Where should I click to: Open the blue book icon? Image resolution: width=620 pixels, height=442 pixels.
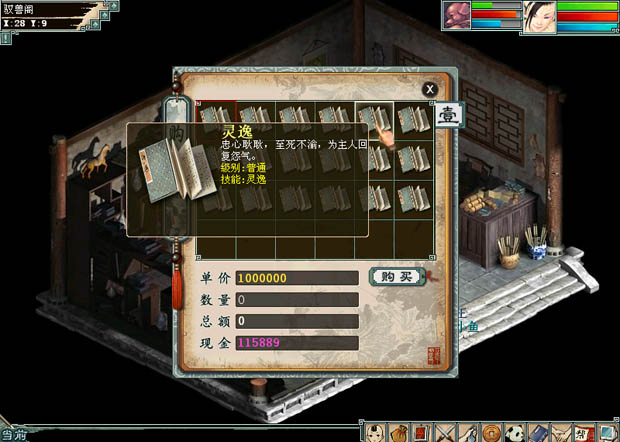pyautogui.click(x=537, y=432)
